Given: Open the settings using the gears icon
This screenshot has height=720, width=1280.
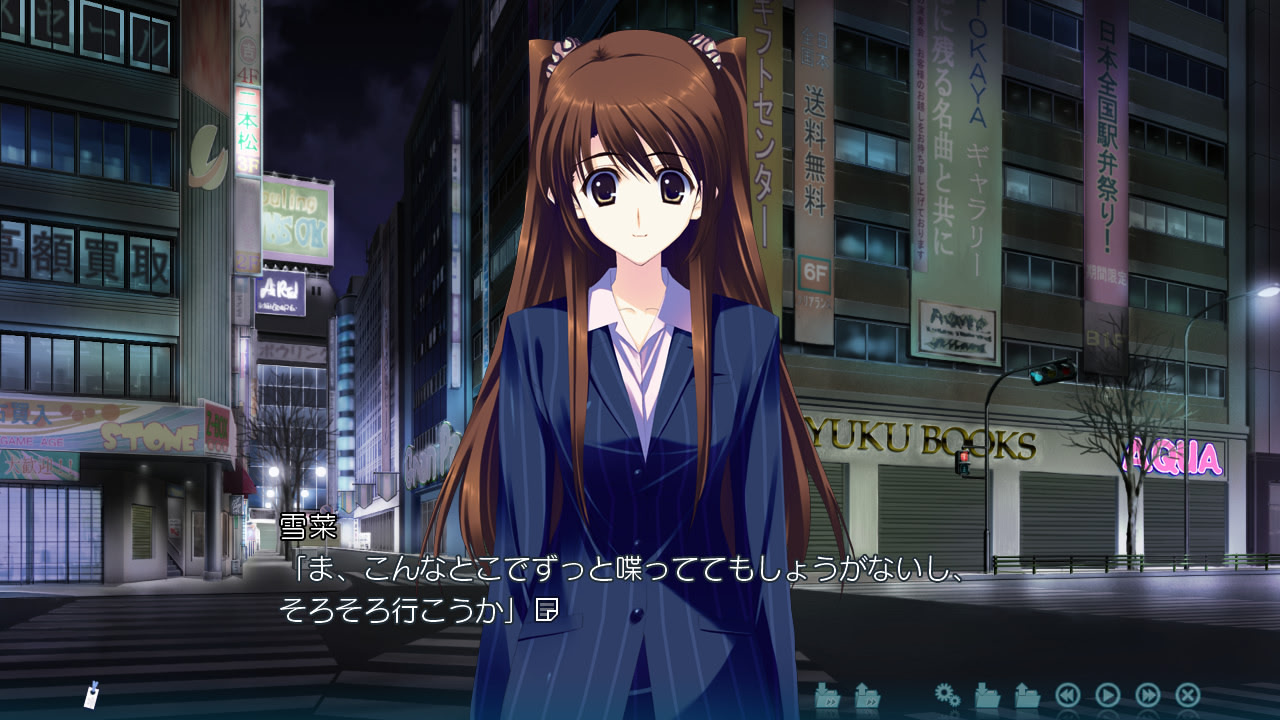Looking at the screenshot, I should coord(948,694).
